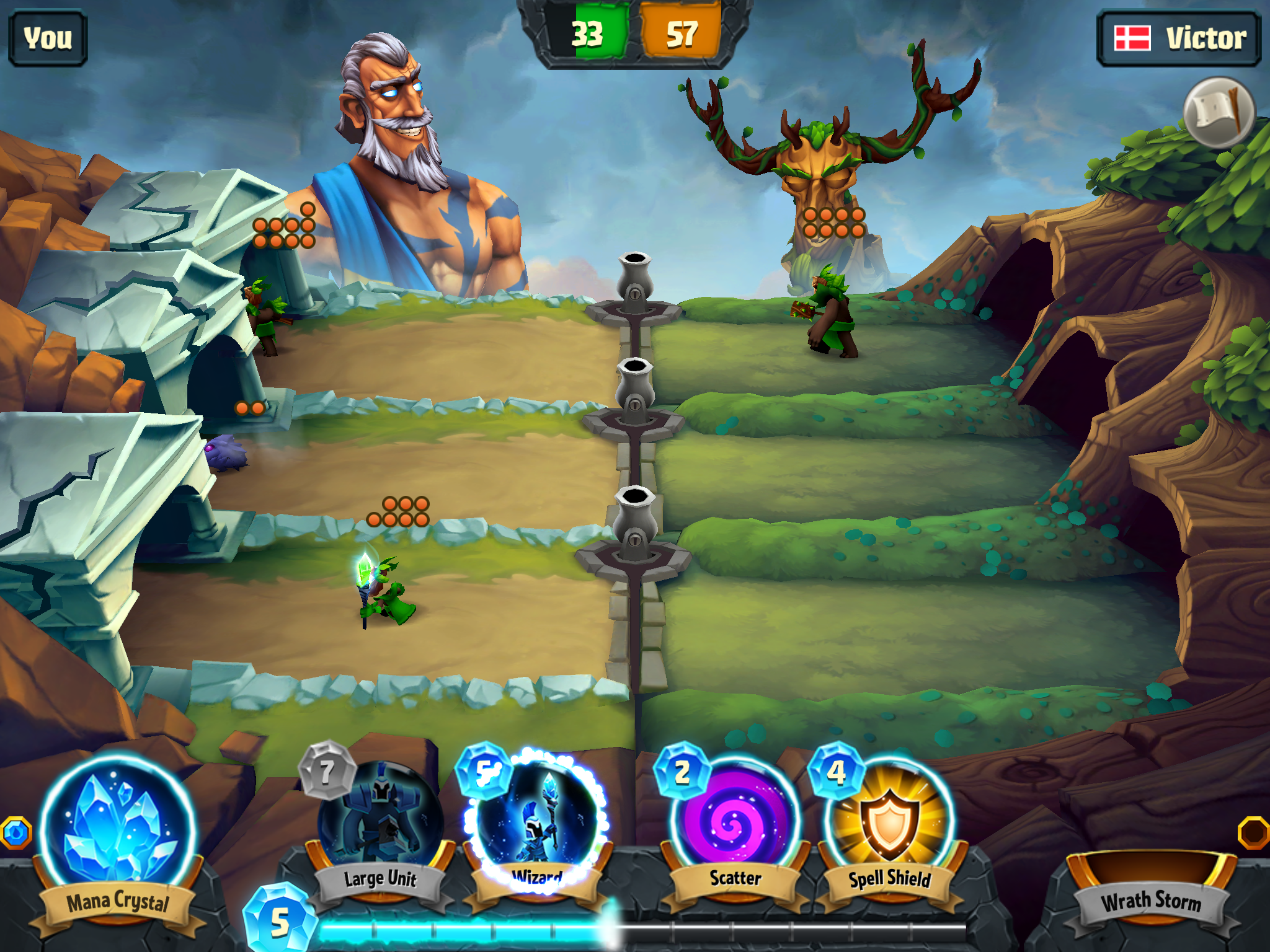Image resolution: width=1270 pixels, height=952 pixels.
Task: Open Victor's opponent name panel
Action: coord(1179,38)
